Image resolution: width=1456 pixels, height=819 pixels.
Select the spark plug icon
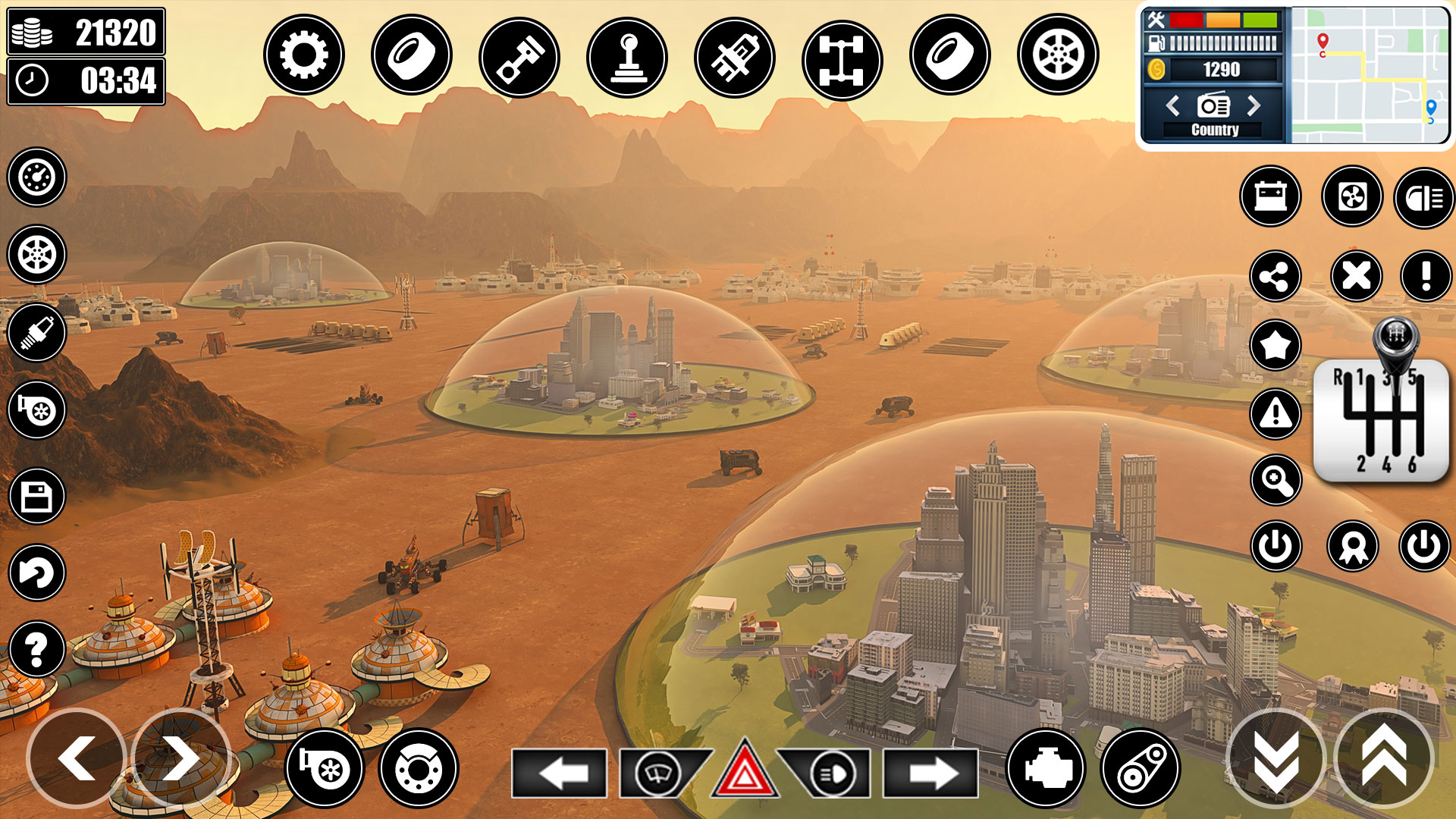36,333
